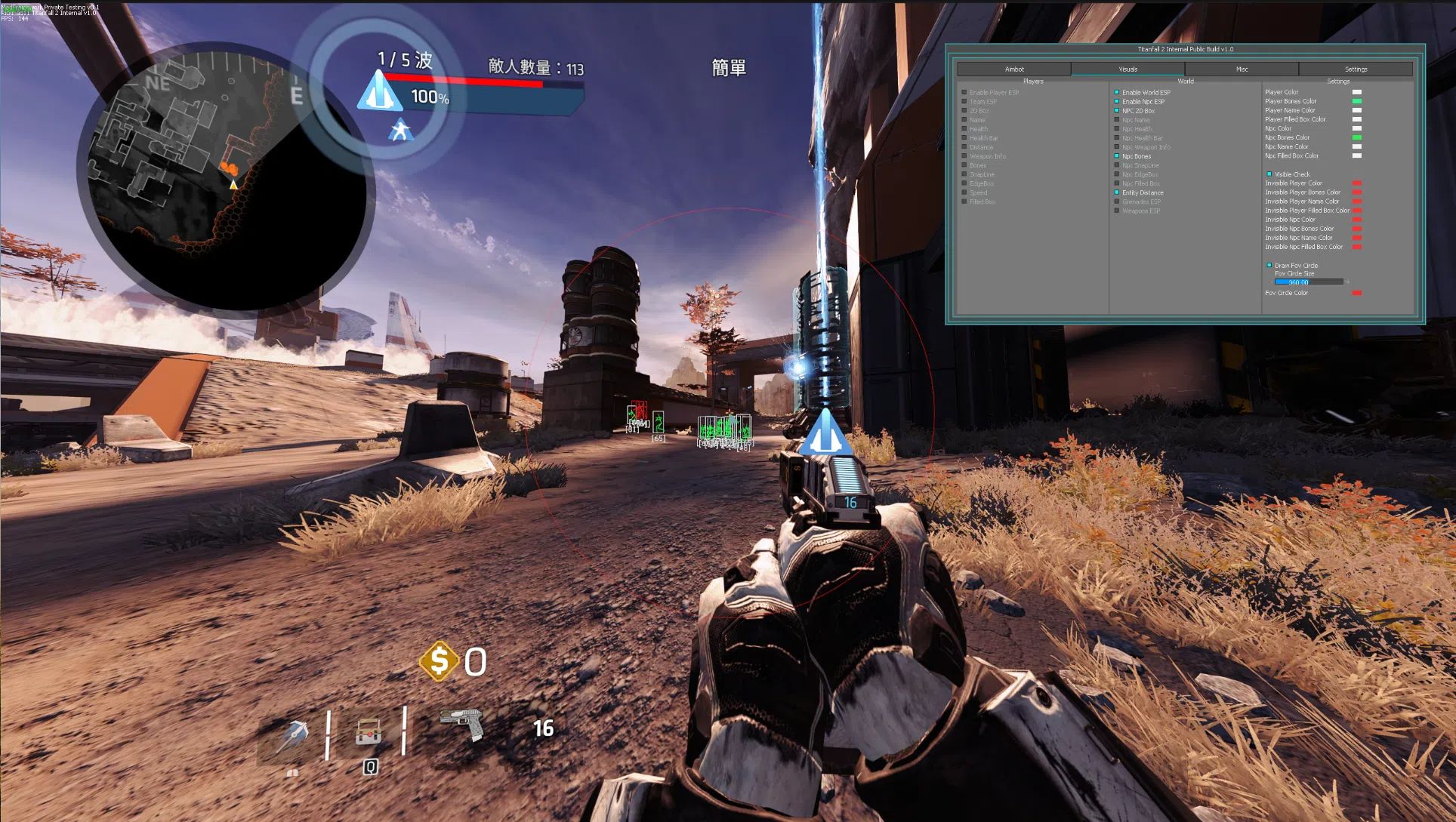
Task: Open the Misc tab
Action: pyautogui.click(x=1242, y=69)
